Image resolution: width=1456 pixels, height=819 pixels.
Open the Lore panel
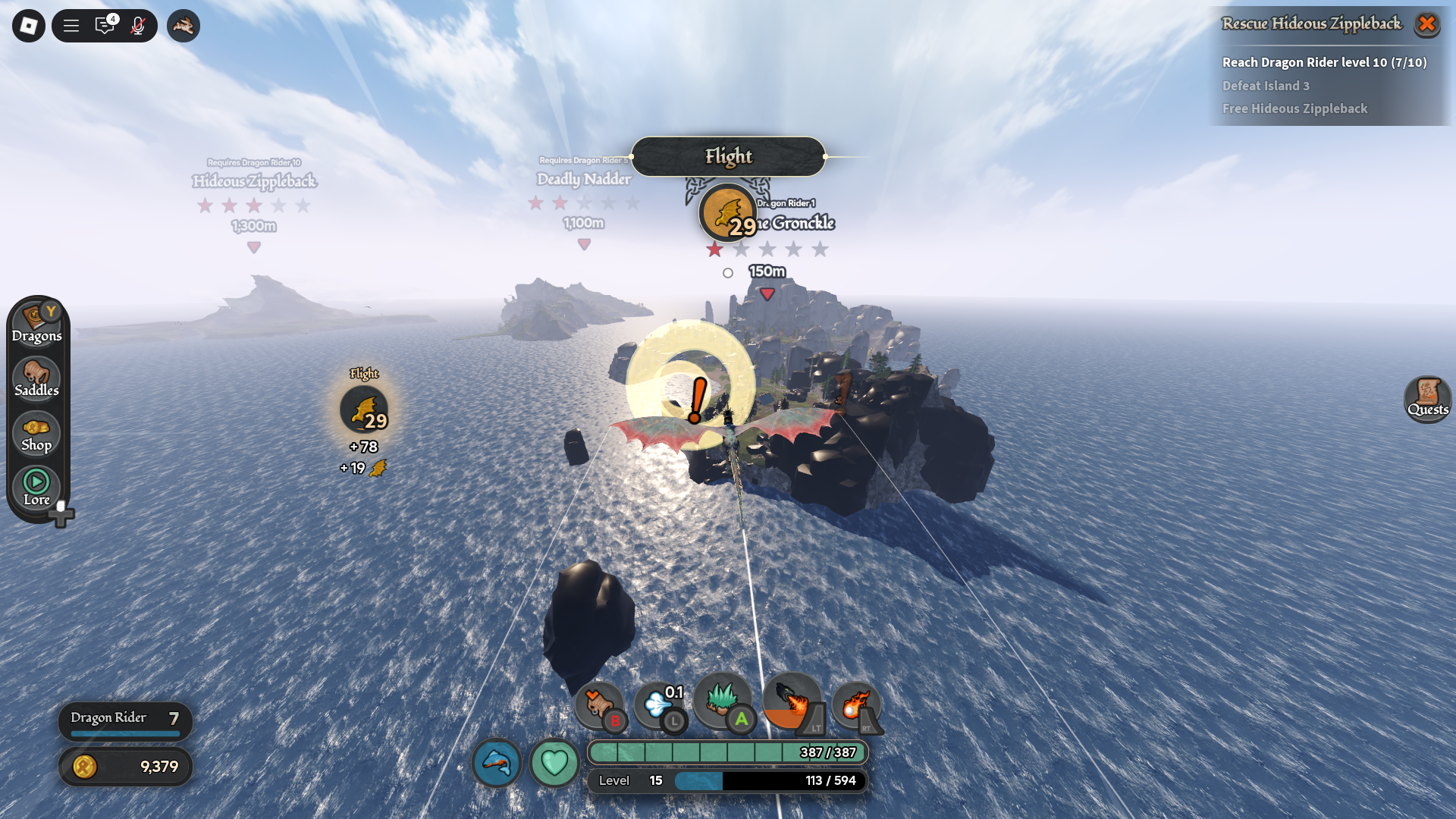coord(36,488)
